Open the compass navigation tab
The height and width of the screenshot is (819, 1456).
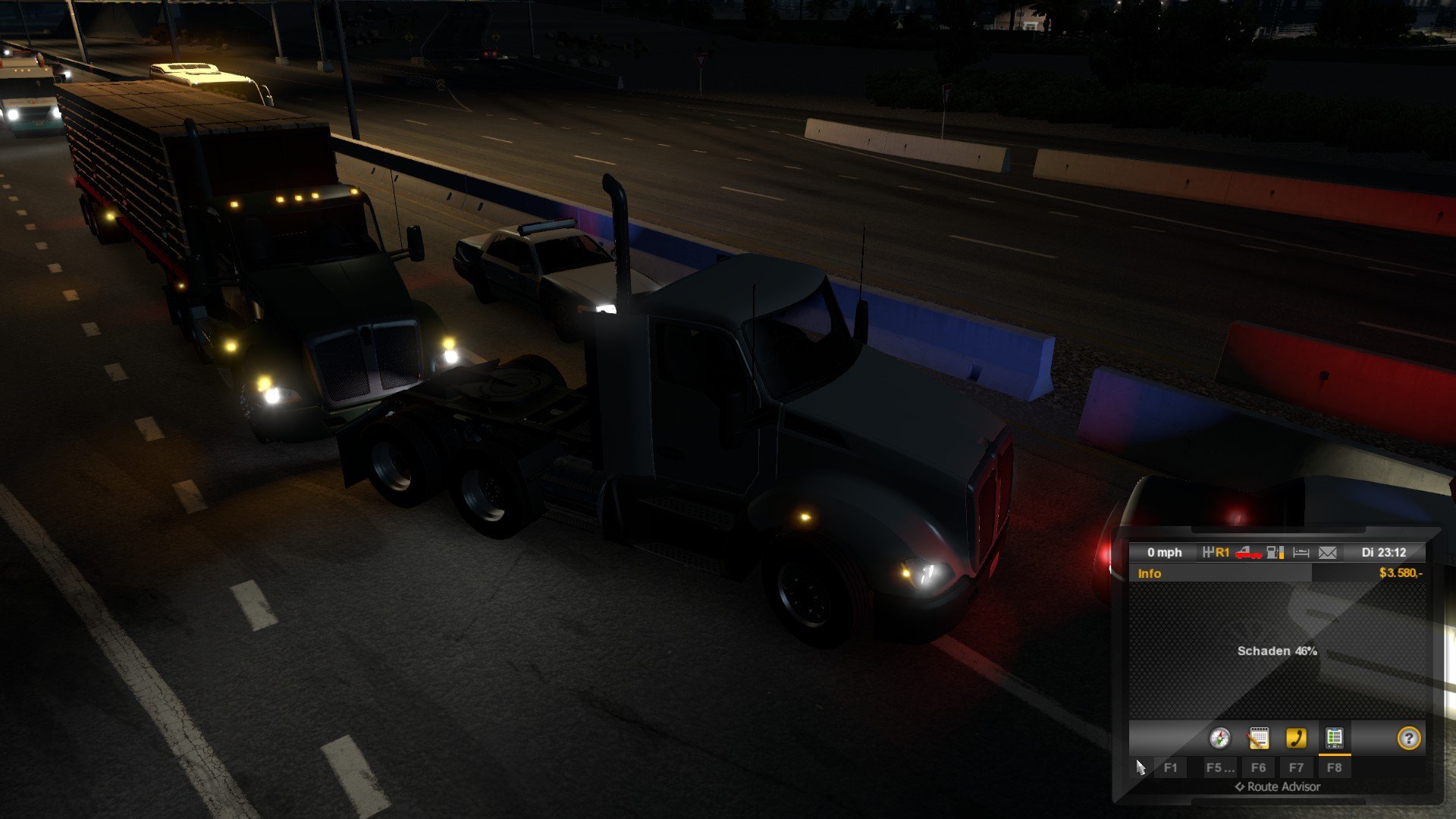click(x=1219, y=738)
